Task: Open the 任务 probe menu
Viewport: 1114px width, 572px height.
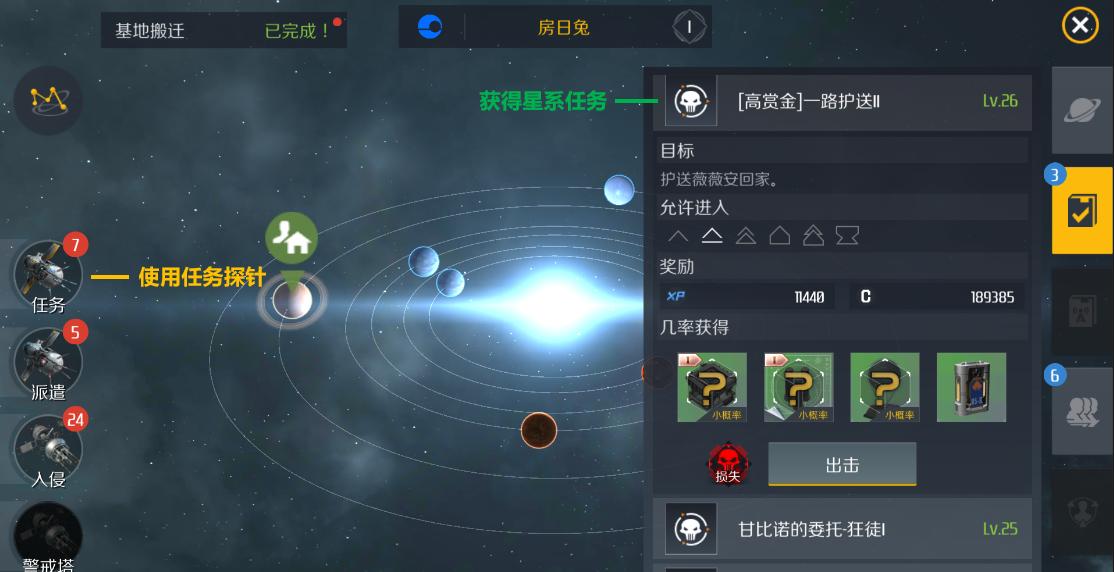Action: (x=47, y=274)
